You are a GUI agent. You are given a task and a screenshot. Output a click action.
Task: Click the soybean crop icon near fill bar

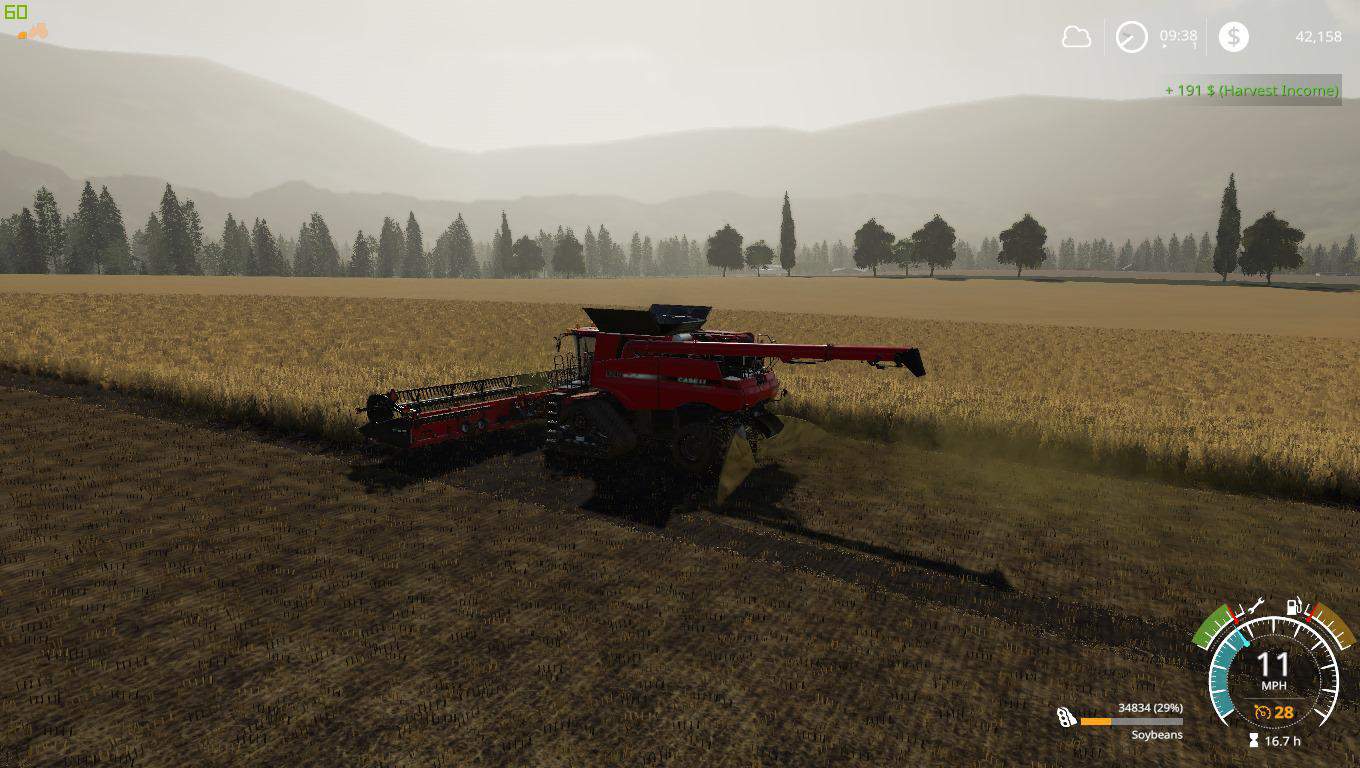click(x=1066, y=718)
